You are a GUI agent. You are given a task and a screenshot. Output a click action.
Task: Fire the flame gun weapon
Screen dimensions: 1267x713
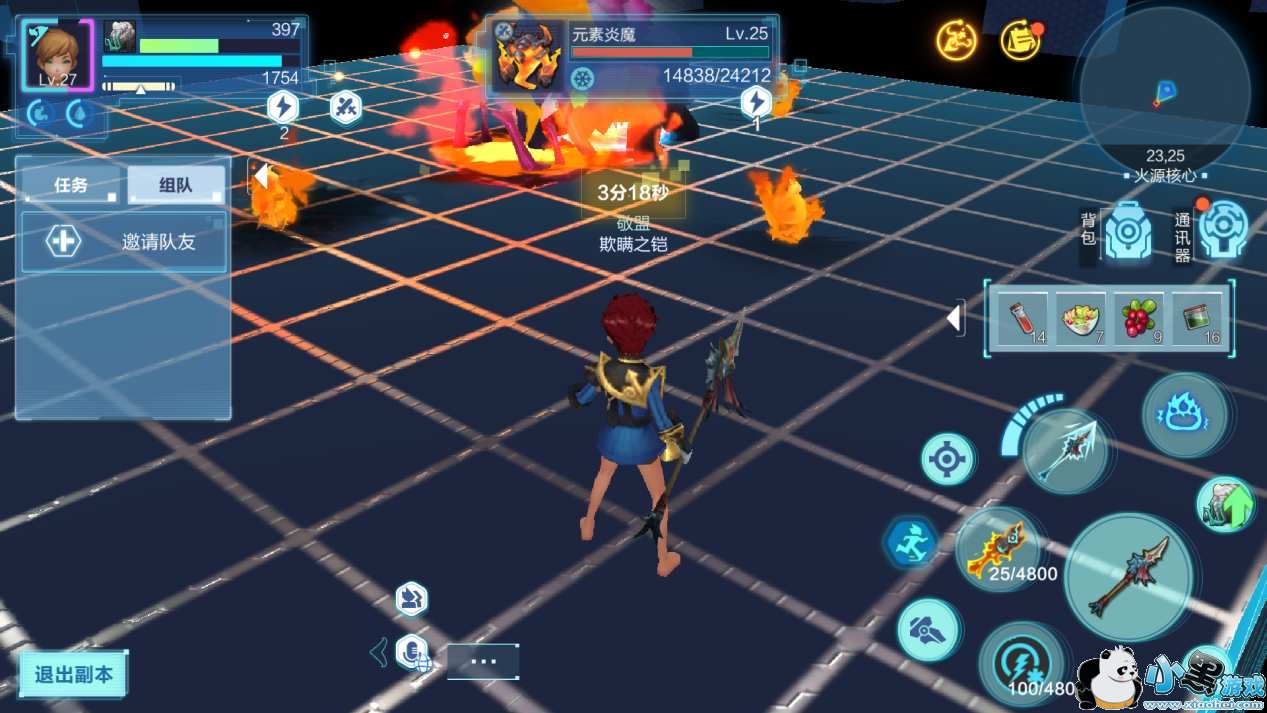coord(997,549)
